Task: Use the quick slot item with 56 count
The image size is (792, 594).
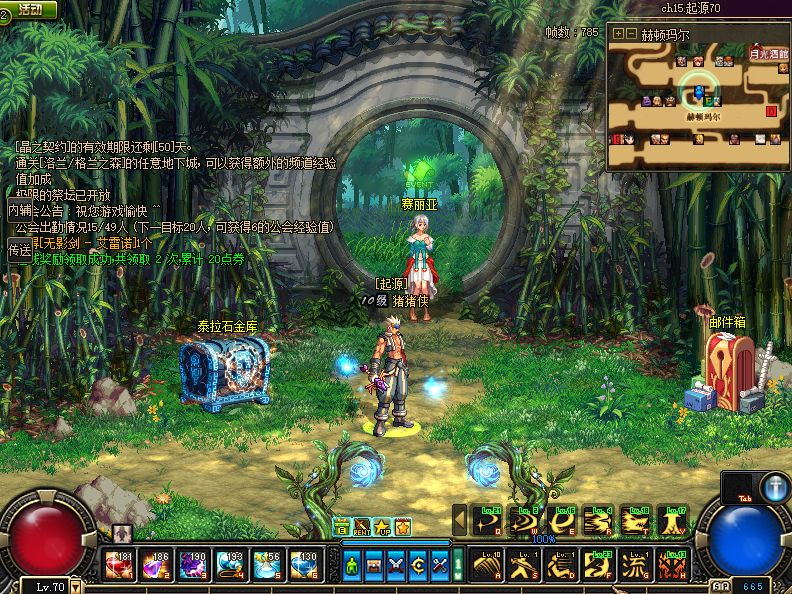Action: 268,566
